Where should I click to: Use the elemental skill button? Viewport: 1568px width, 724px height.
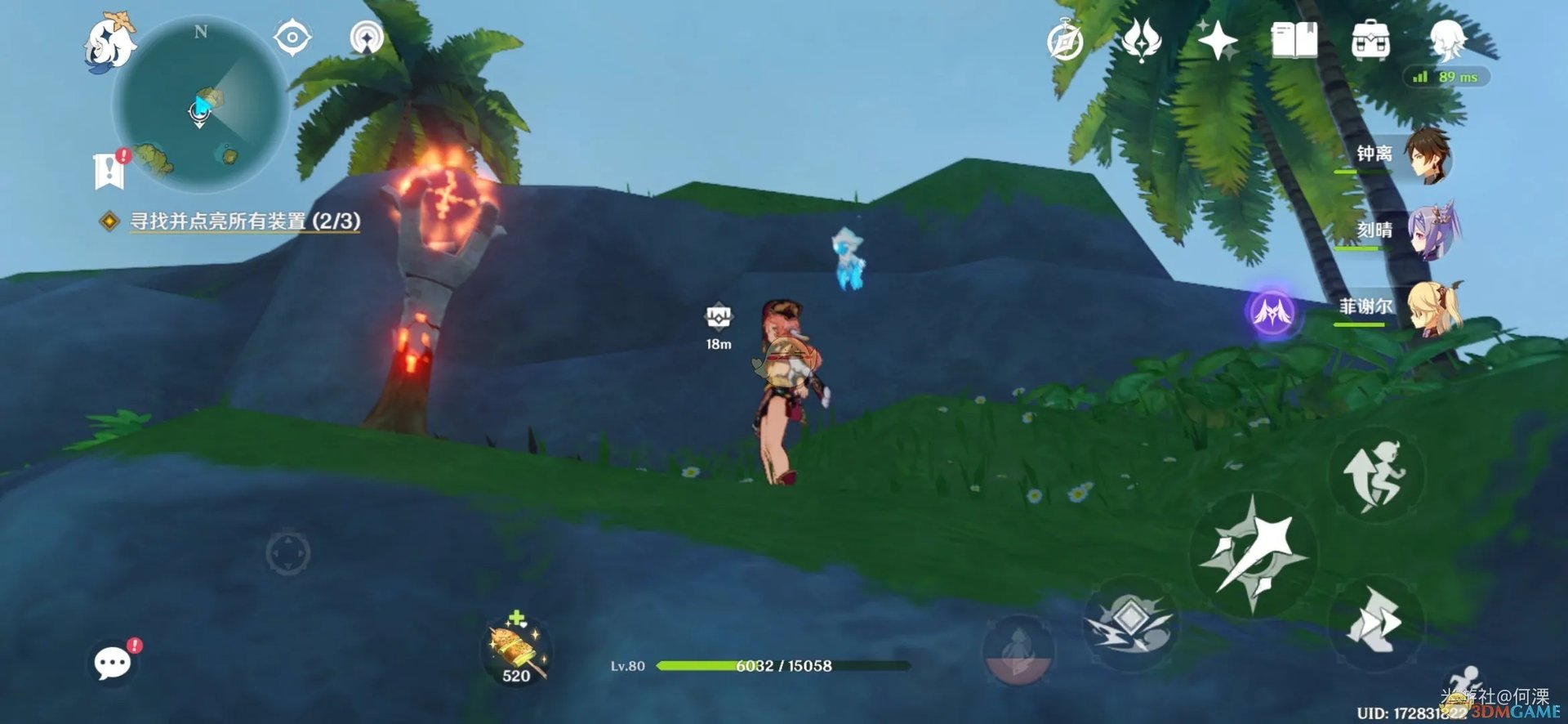(1131, 623)
